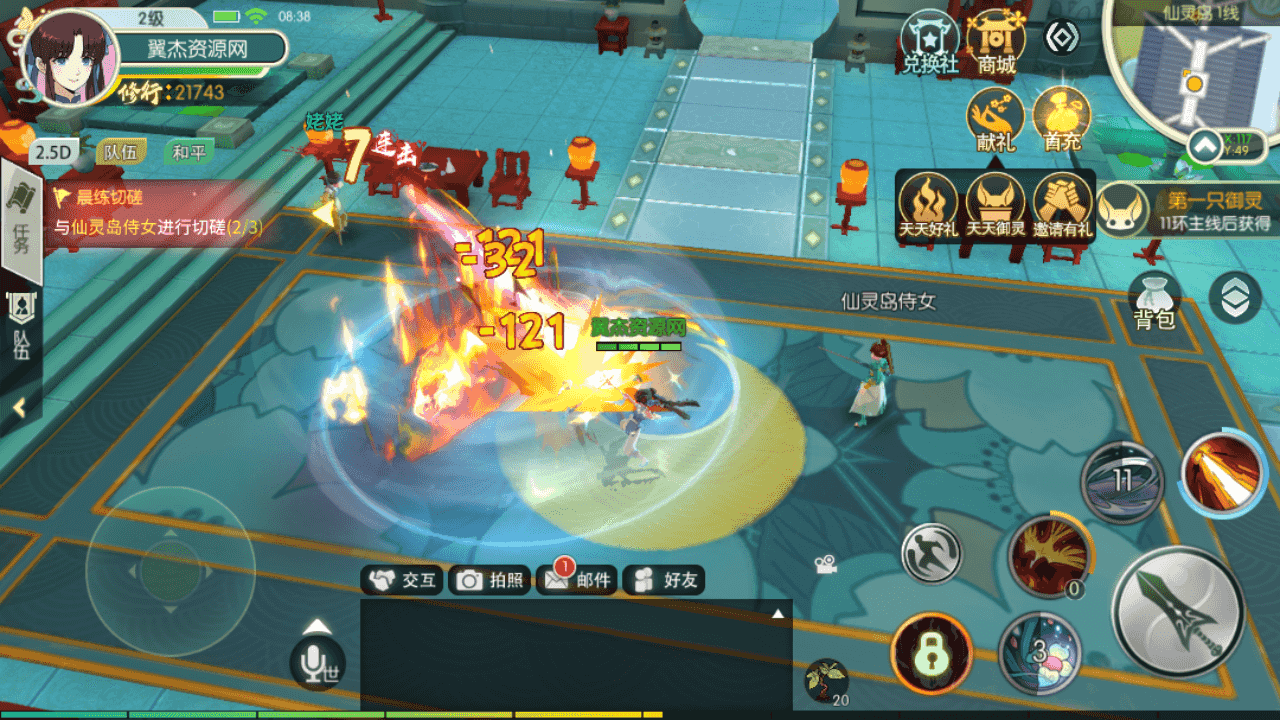Open 邮件 mail with notification badge
1280x720 pixels.
pos(576,580)
